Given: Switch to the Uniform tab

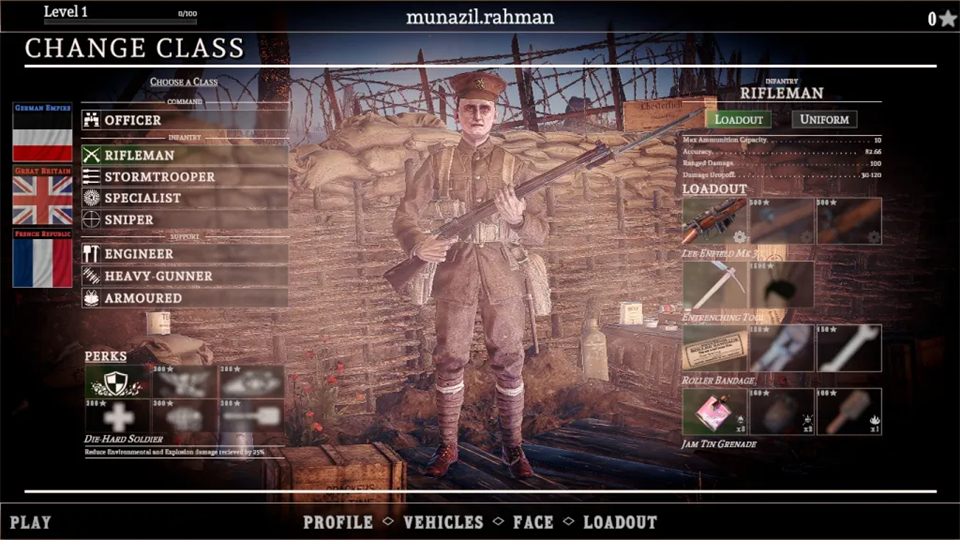Looking at the screenshot, I should [x=824, y=119].
